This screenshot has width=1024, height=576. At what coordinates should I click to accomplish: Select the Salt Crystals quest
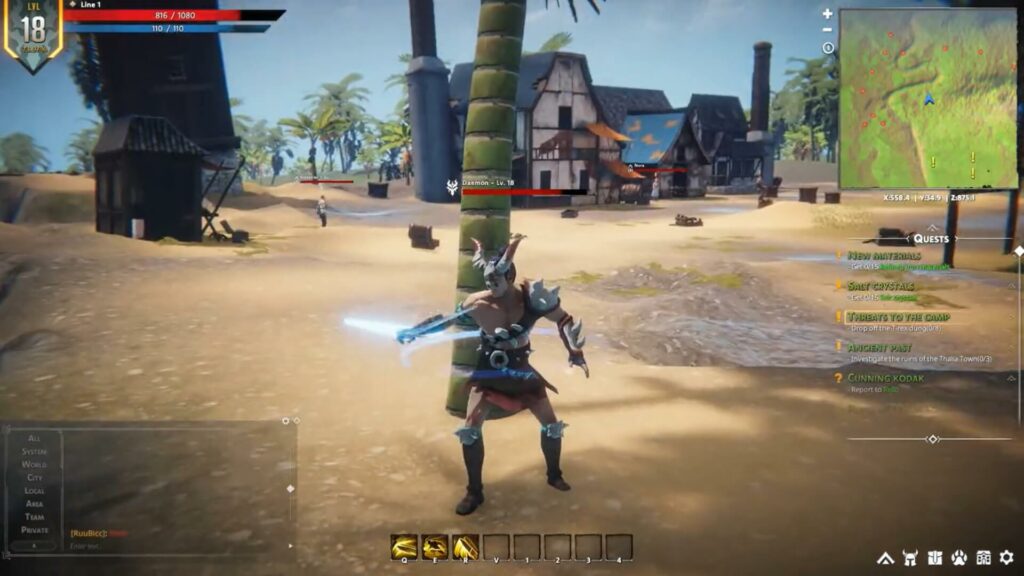pos(881,285)
